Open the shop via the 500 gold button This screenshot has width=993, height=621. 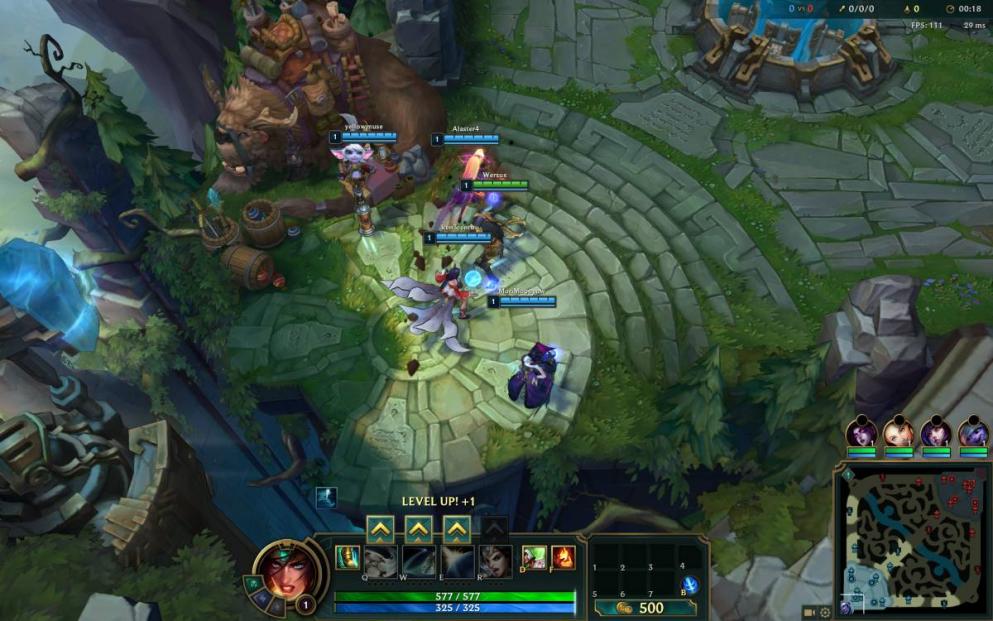click(x=642, y=607)
